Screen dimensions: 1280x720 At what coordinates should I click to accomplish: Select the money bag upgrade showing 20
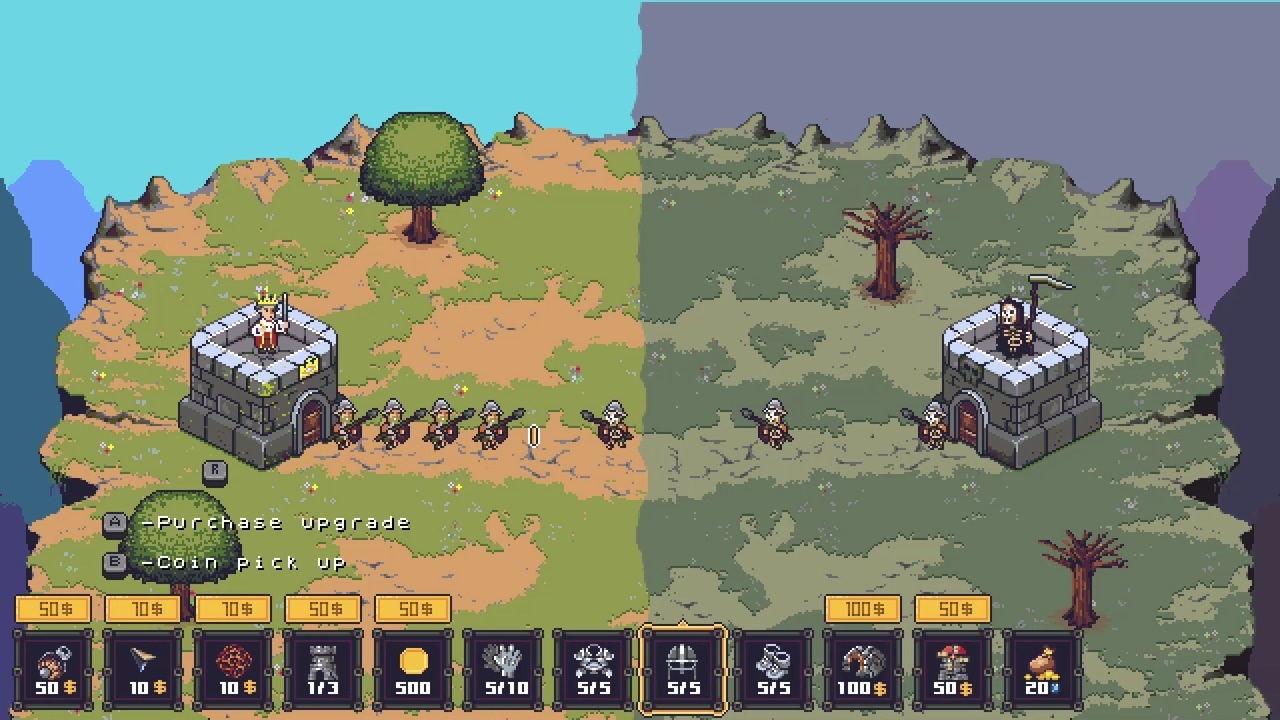1043,665
